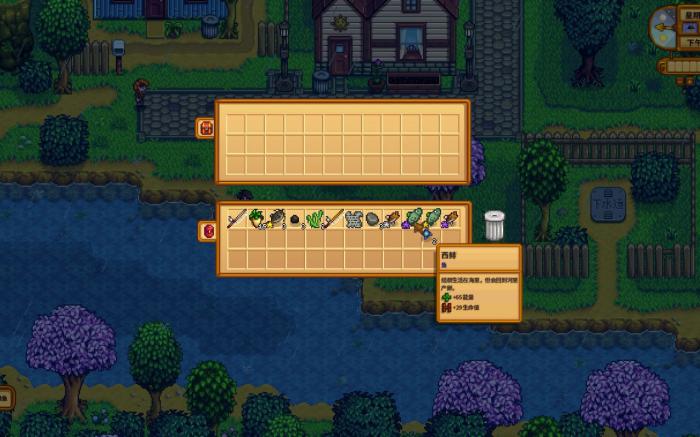Screen dimensions: 700x437
Task: Click the chest icon beside the upper grid
Action: click(x=207, y=127)
